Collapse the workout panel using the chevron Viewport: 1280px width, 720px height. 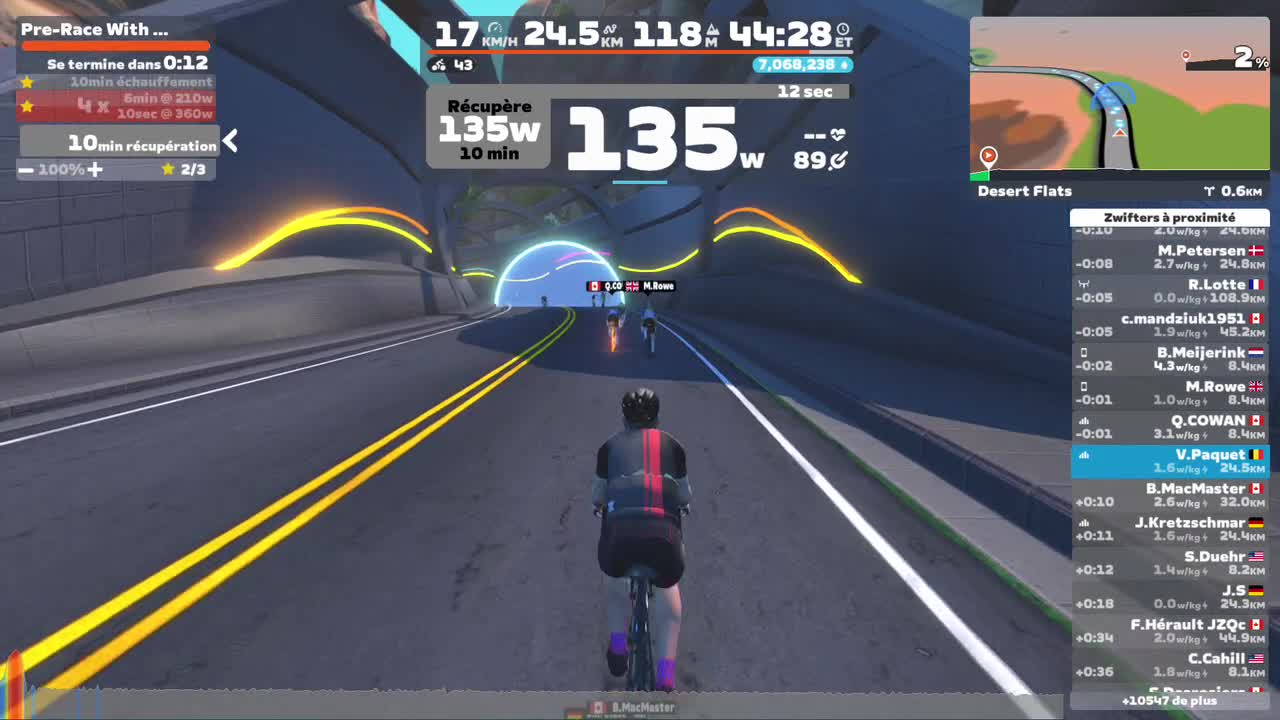(x=230, y=142)
